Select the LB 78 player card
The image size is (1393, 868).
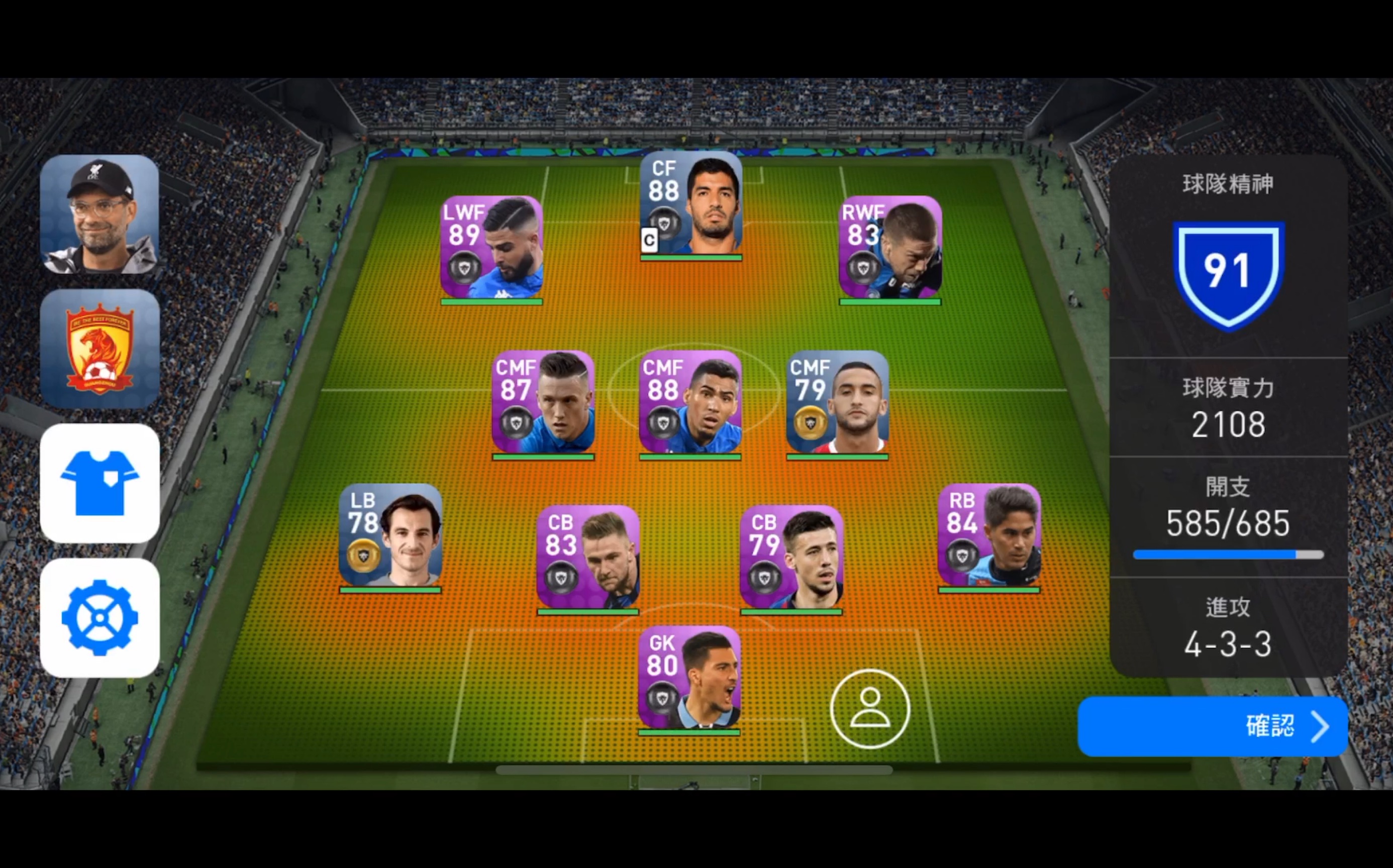tap(390, 536)
